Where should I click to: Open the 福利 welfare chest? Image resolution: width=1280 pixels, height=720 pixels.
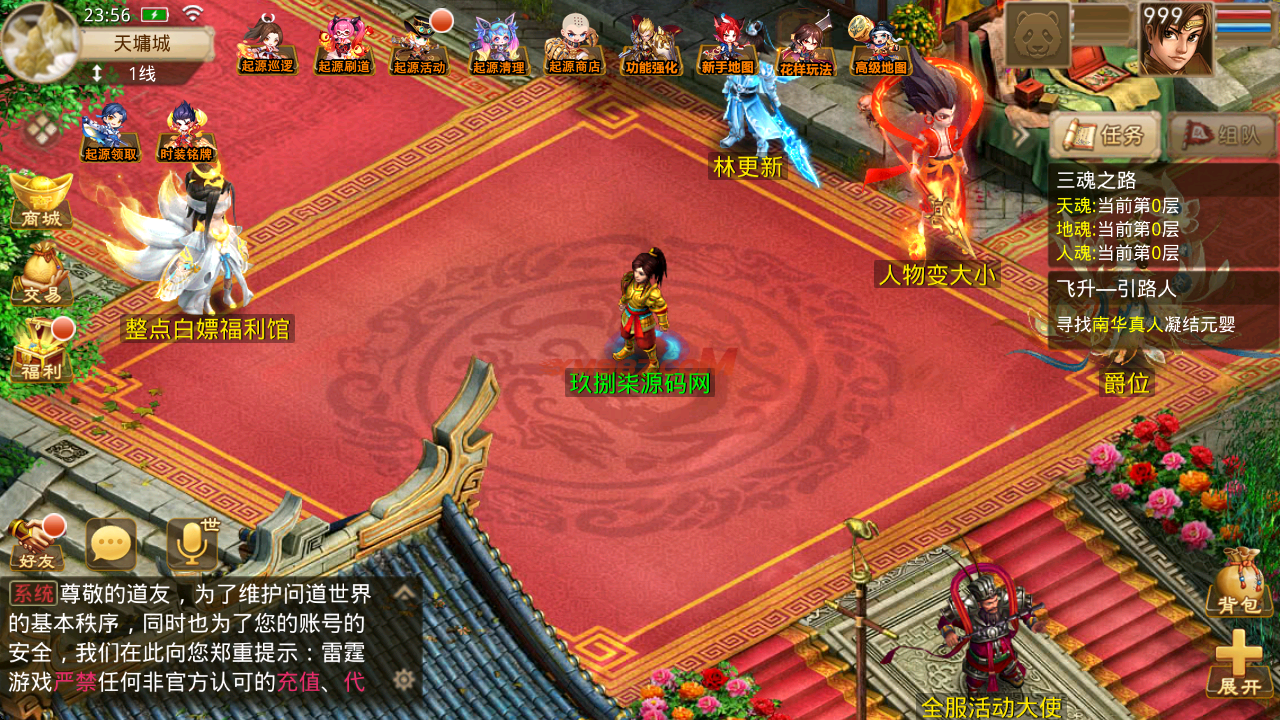[x=41, y=352]
